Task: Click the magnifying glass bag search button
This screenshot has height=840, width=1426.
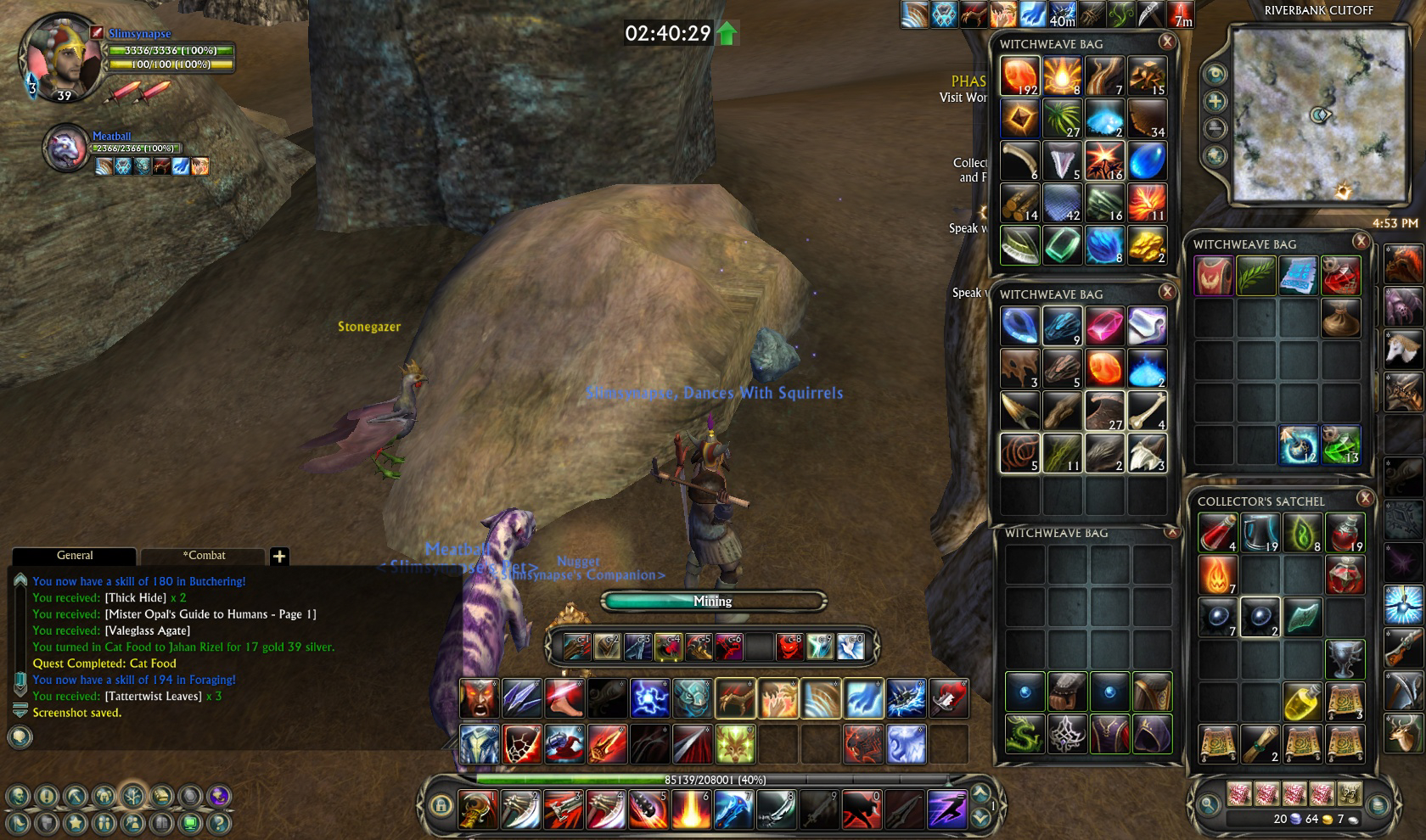Action: pyautogui.click(x=1205, y=804)
